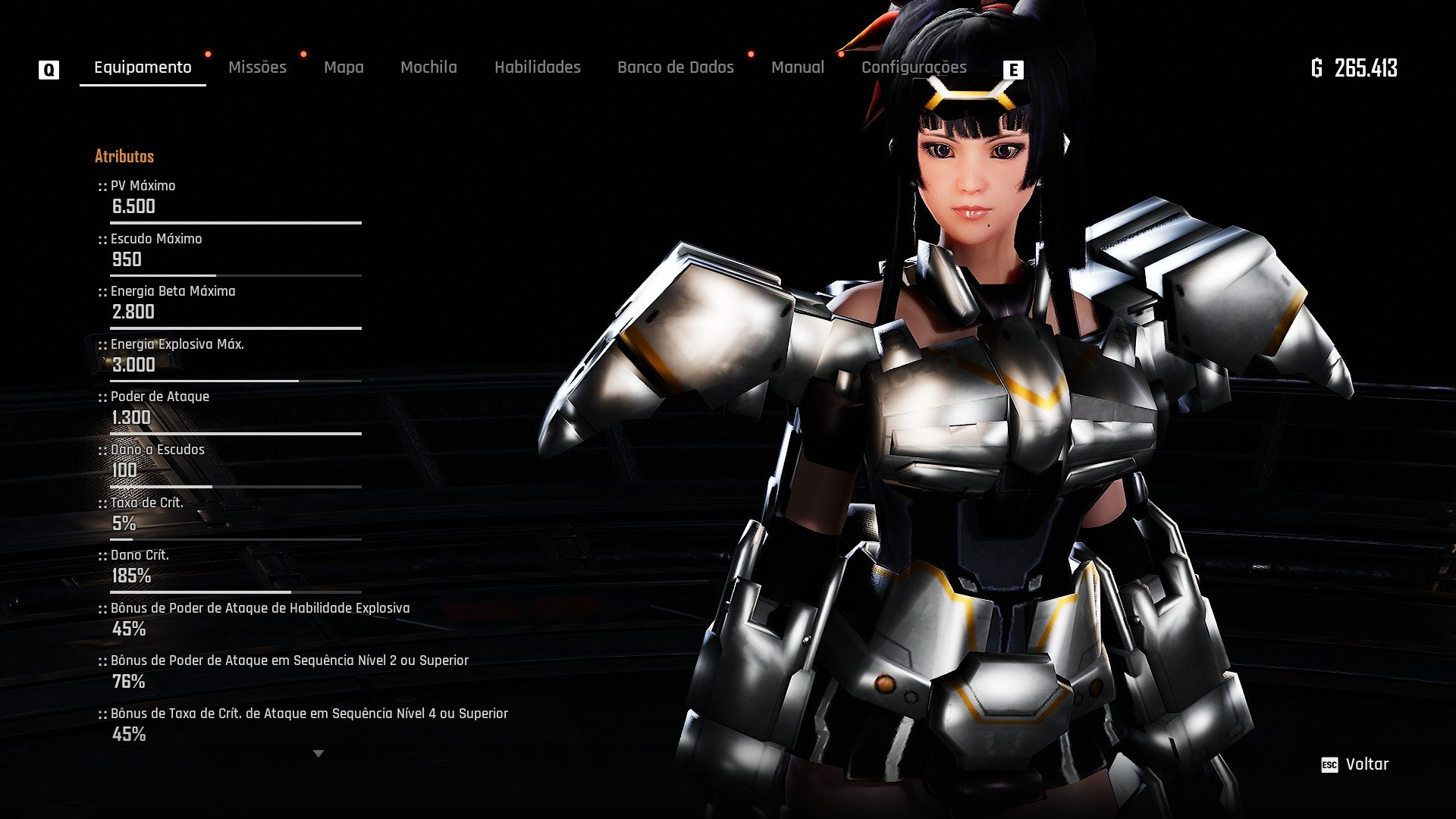Open the Mochila tab
The width and height of the screenshot is (1456, 819).
428,67
